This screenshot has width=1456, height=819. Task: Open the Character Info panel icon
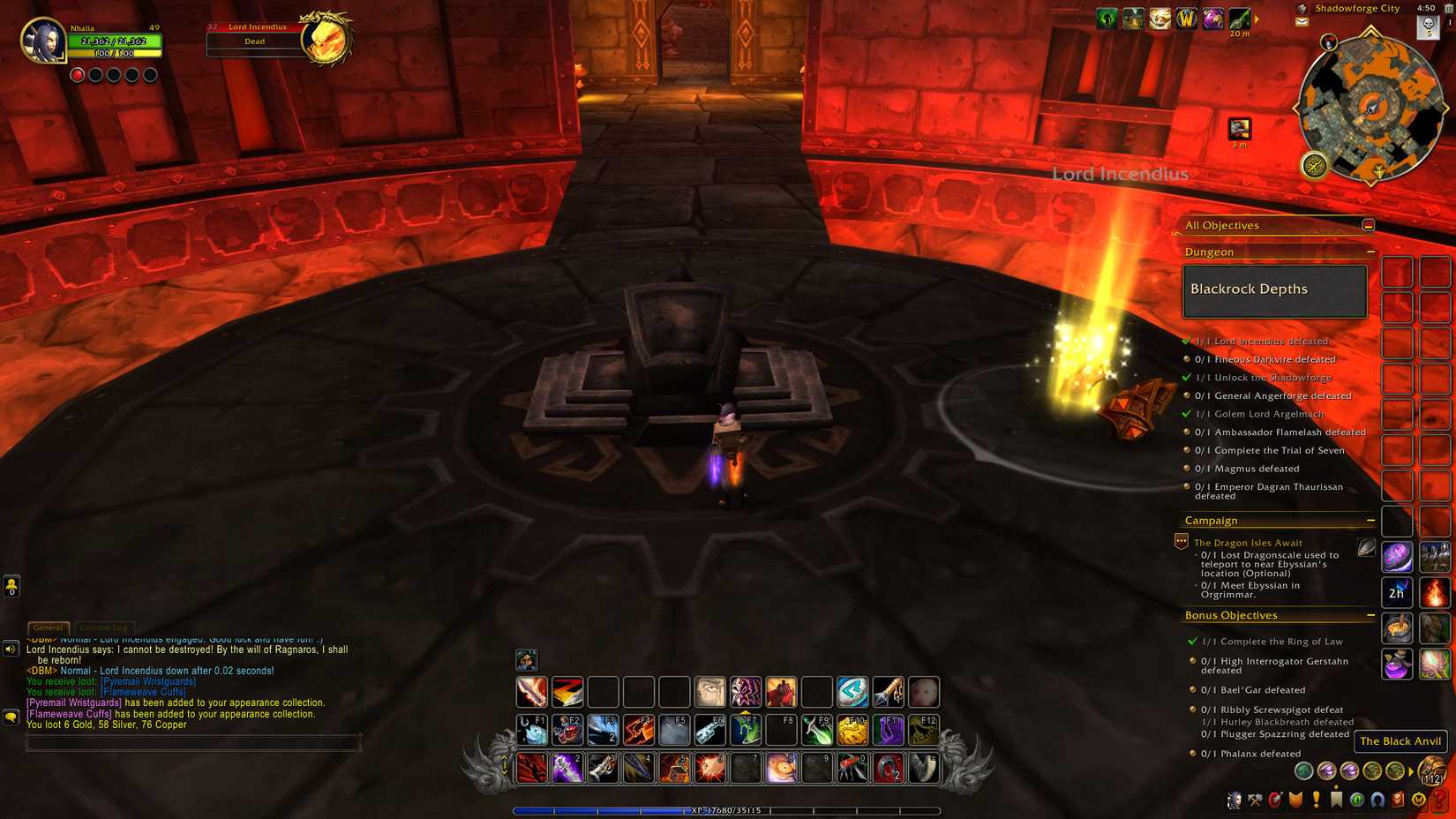1235,801
